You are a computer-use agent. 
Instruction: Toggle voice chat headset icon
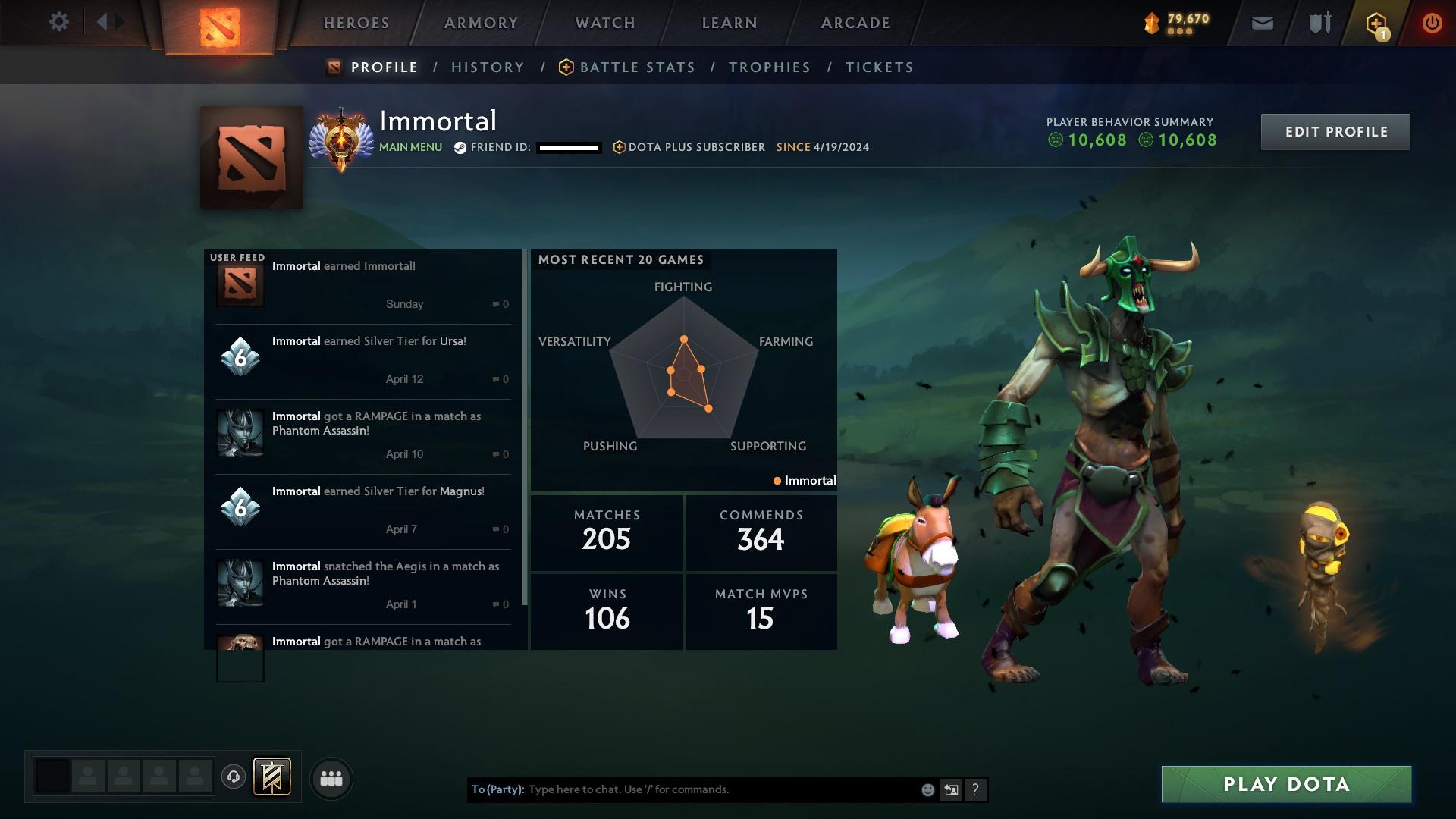[234, 777]
